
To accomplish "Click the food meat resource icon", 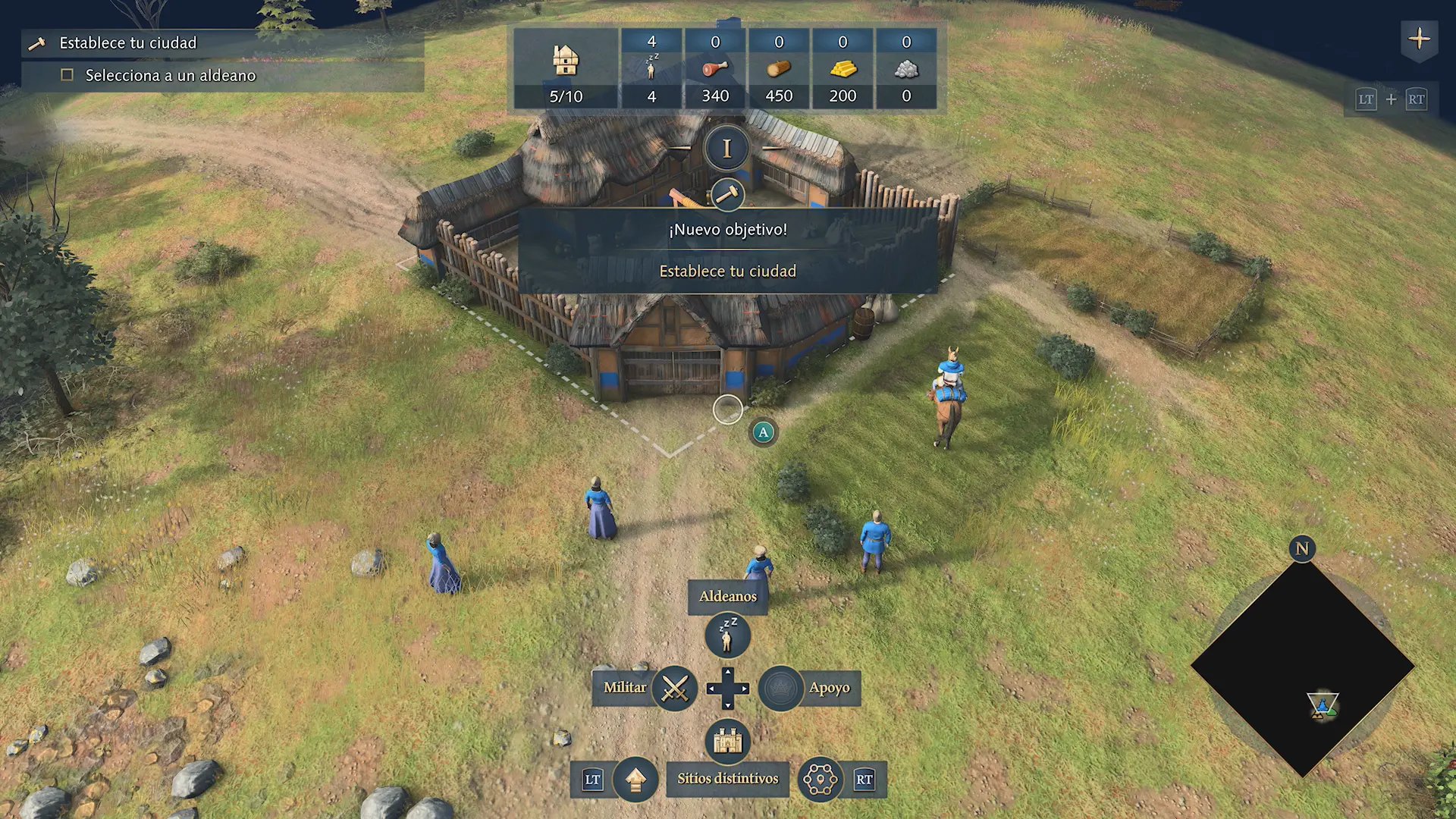I will pyautogui.click(x=715, y=69).
